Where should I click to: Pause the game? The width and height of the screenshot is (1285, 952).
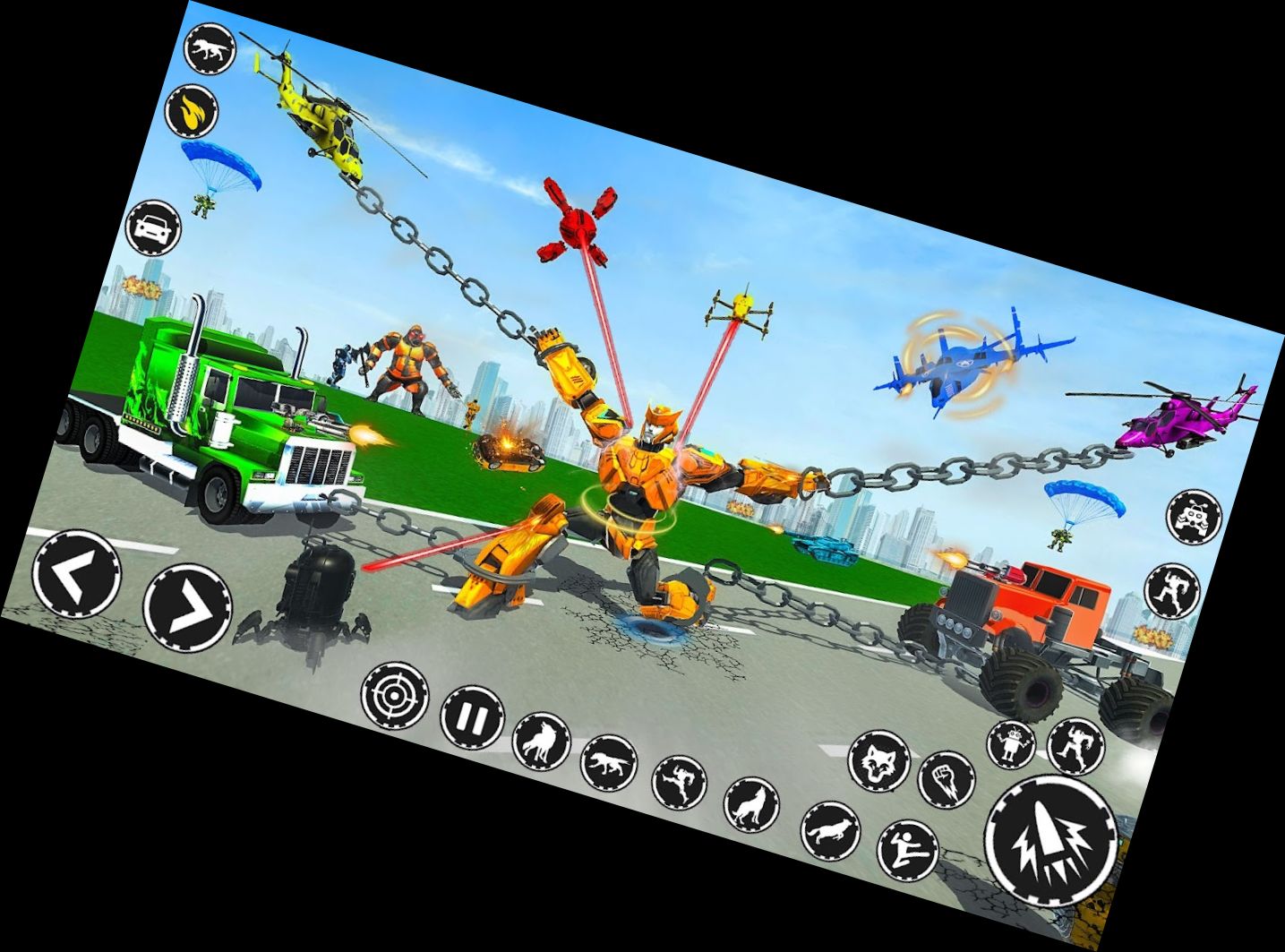(473, 717)
